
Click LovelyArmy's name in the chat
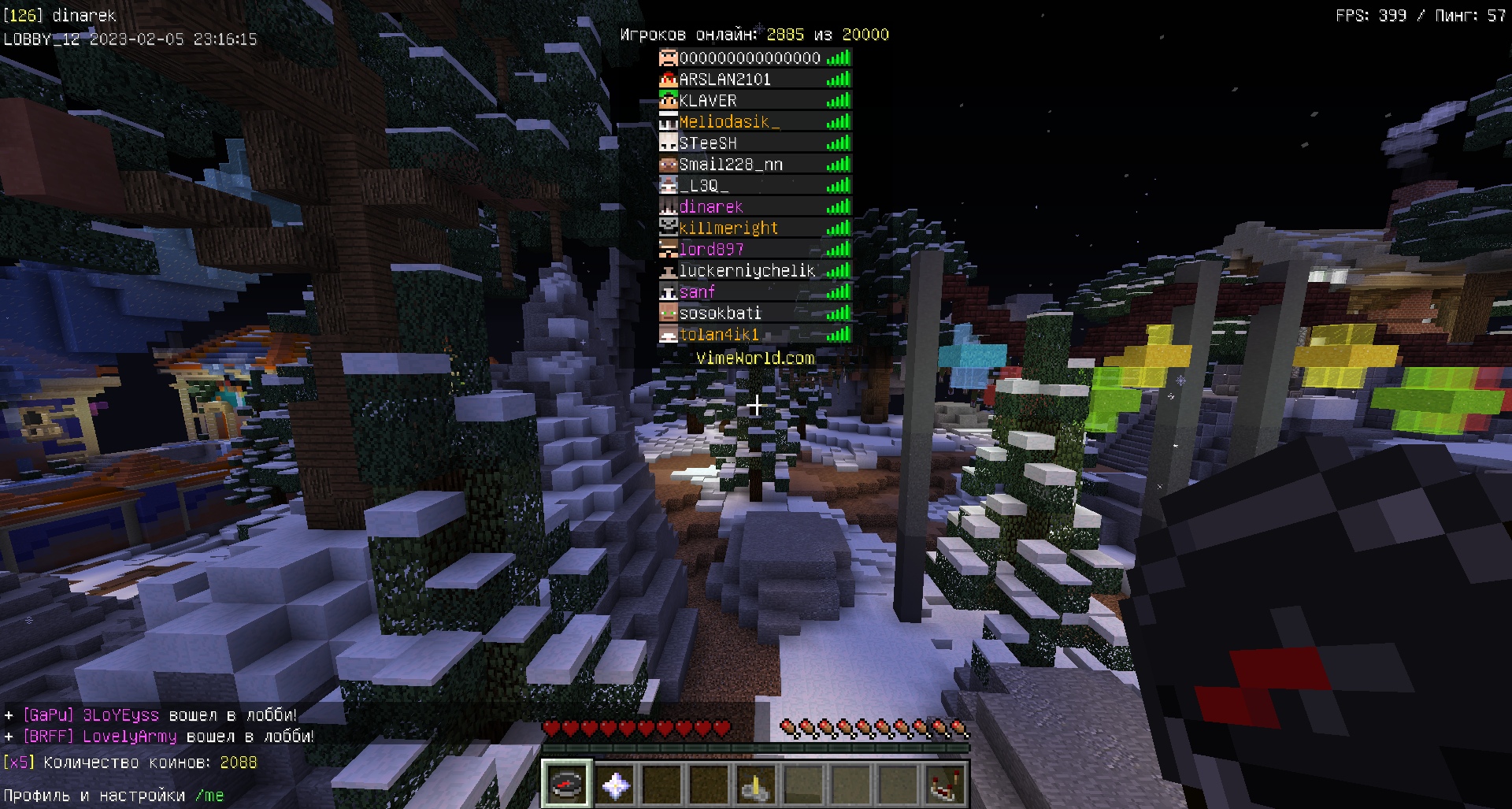click(x=130, y=737)
